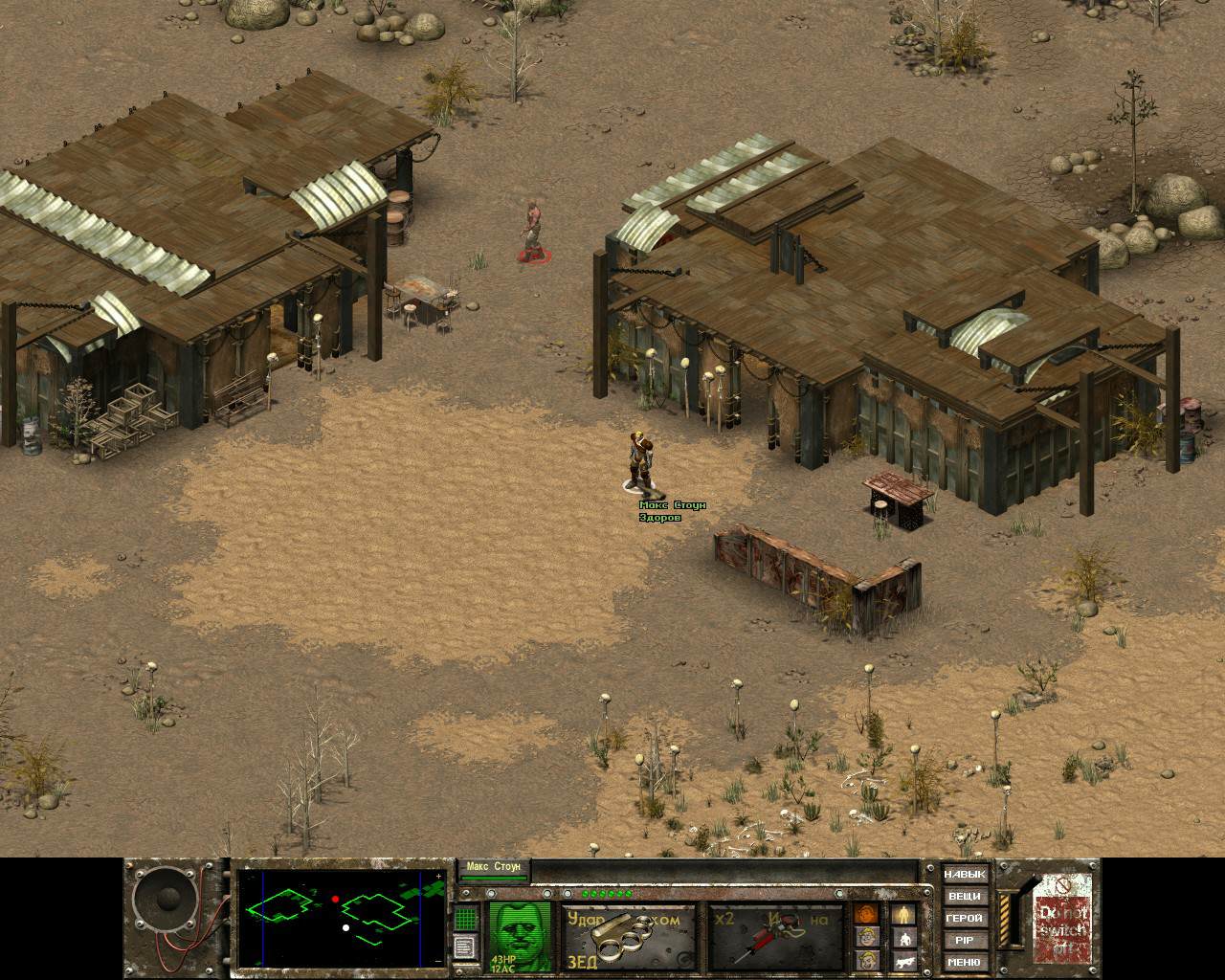Open the НАВЫК skills panel

point(964,875)
